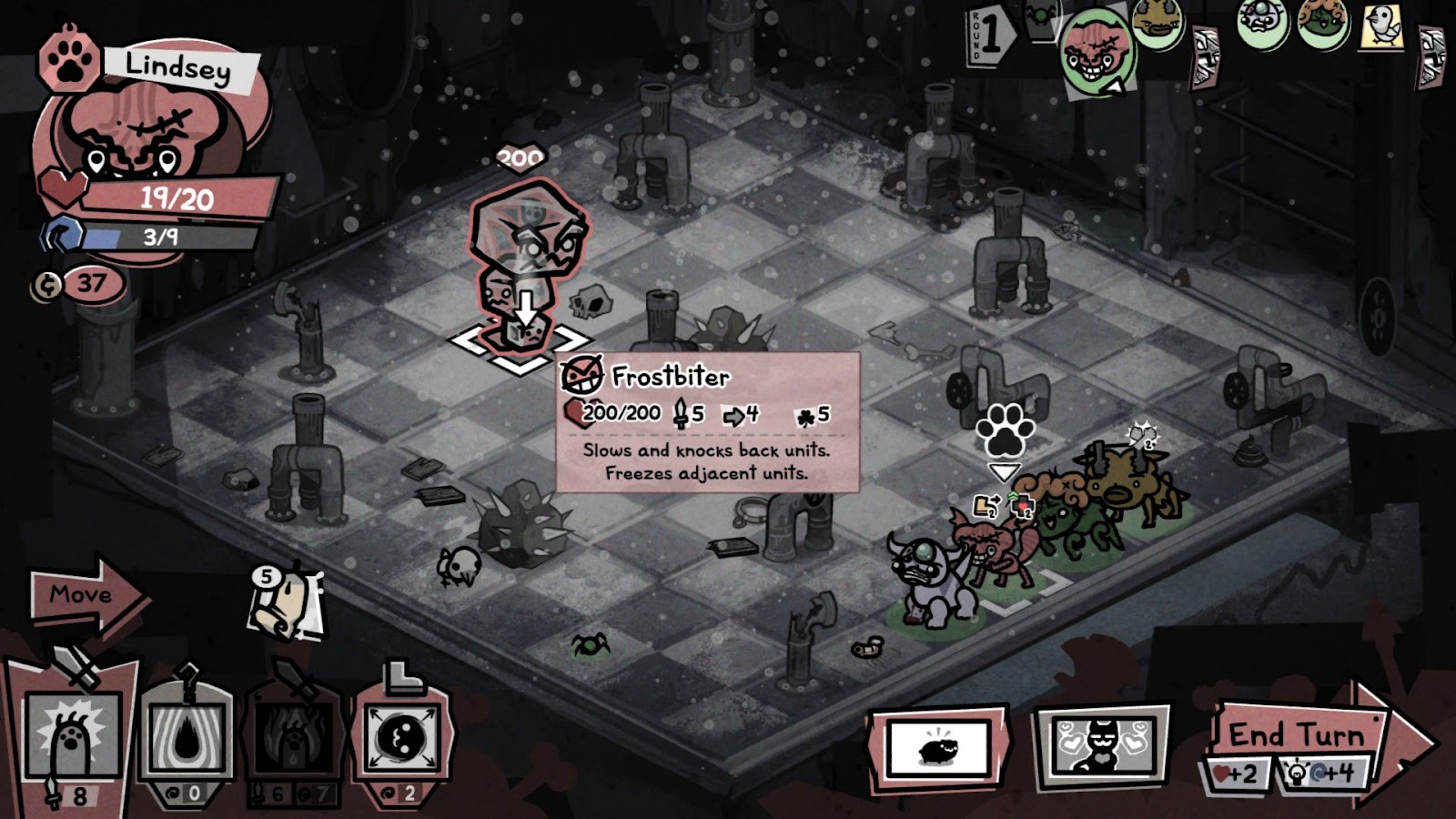
Task: Click the paw badge beside Lindsey's name
Action: [x=68, y=60]
